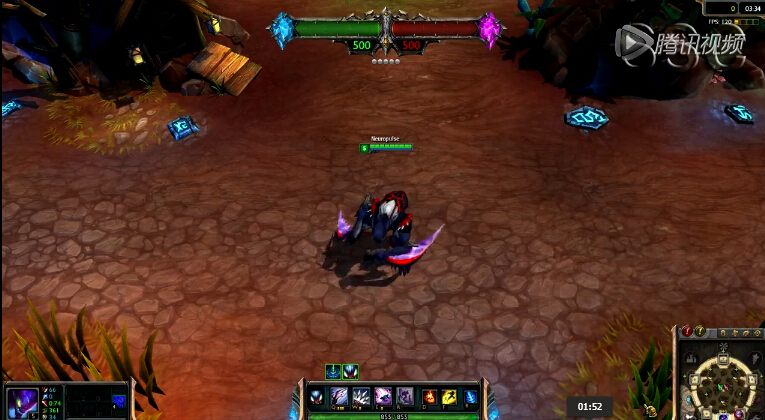Select the blue trinket item slot

(x=119, y=402)
